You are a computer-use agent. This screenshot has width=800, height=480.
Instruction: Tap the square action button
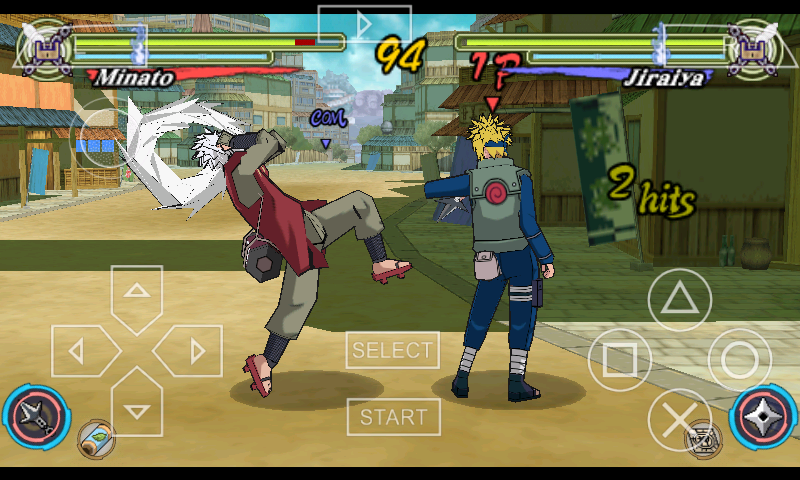[x=619, y=360]
